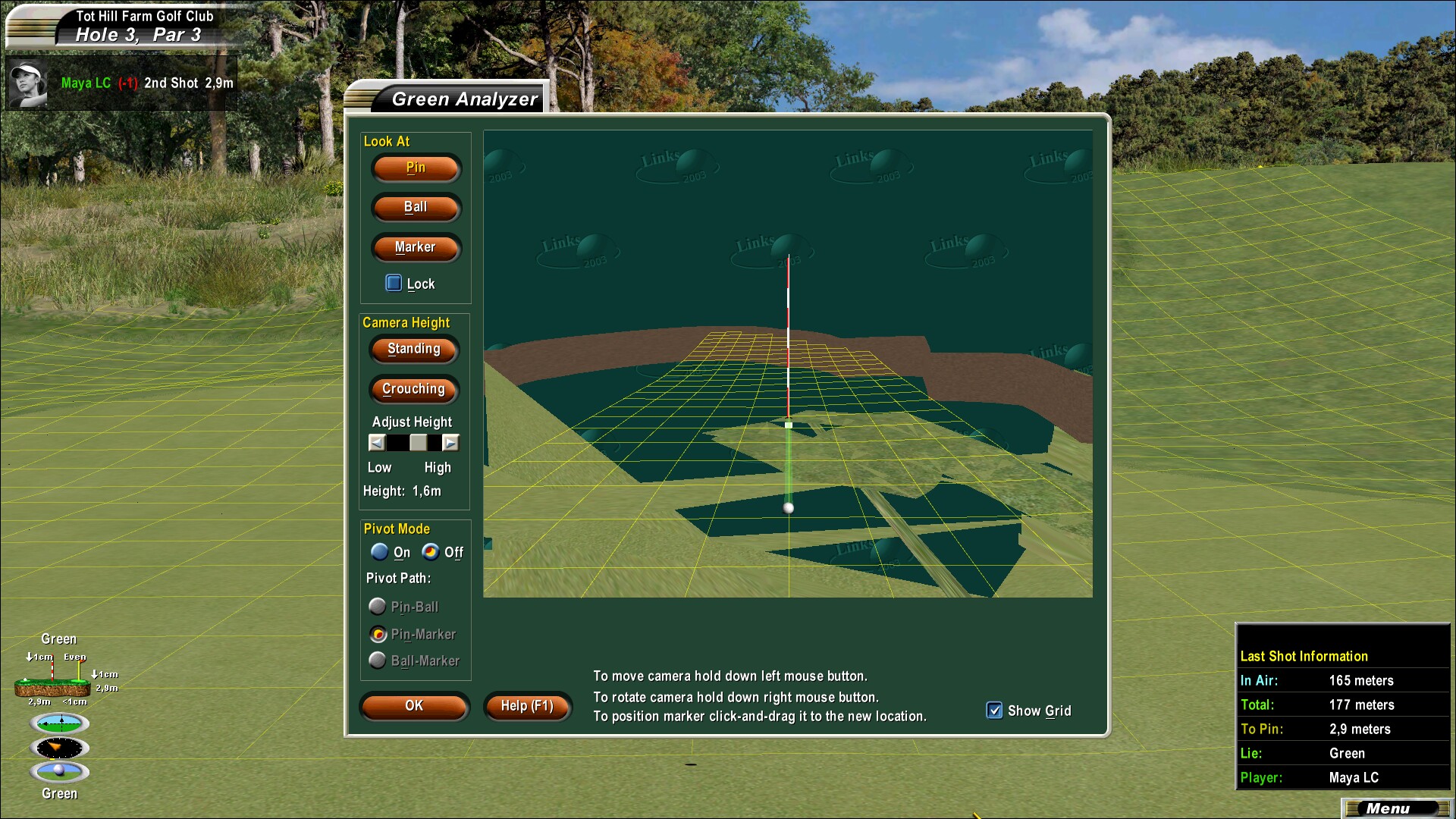The image size is (1456, 819).
Task: Click the Pin look-at button
Action: coord(415,168)
